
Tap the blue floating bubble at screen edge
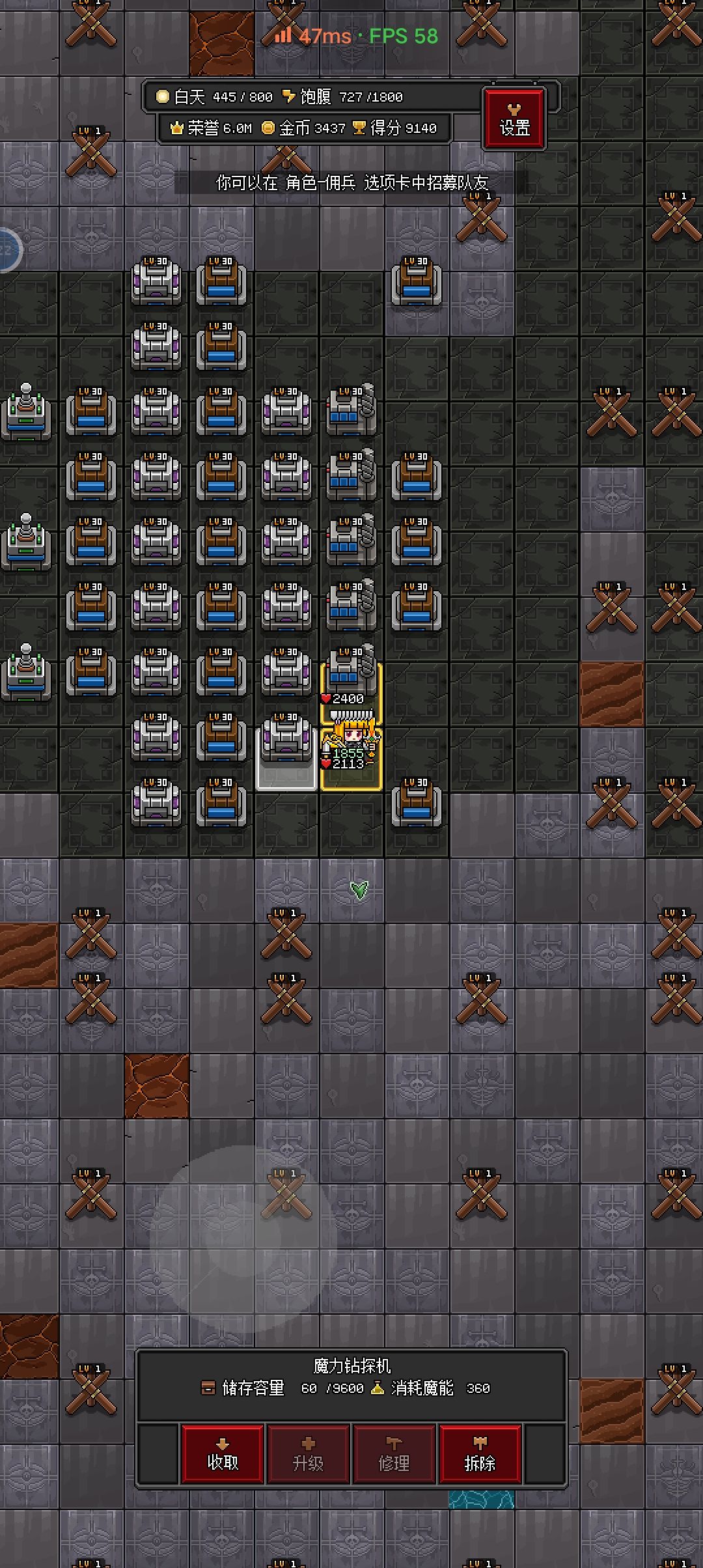tap(8, 249)
